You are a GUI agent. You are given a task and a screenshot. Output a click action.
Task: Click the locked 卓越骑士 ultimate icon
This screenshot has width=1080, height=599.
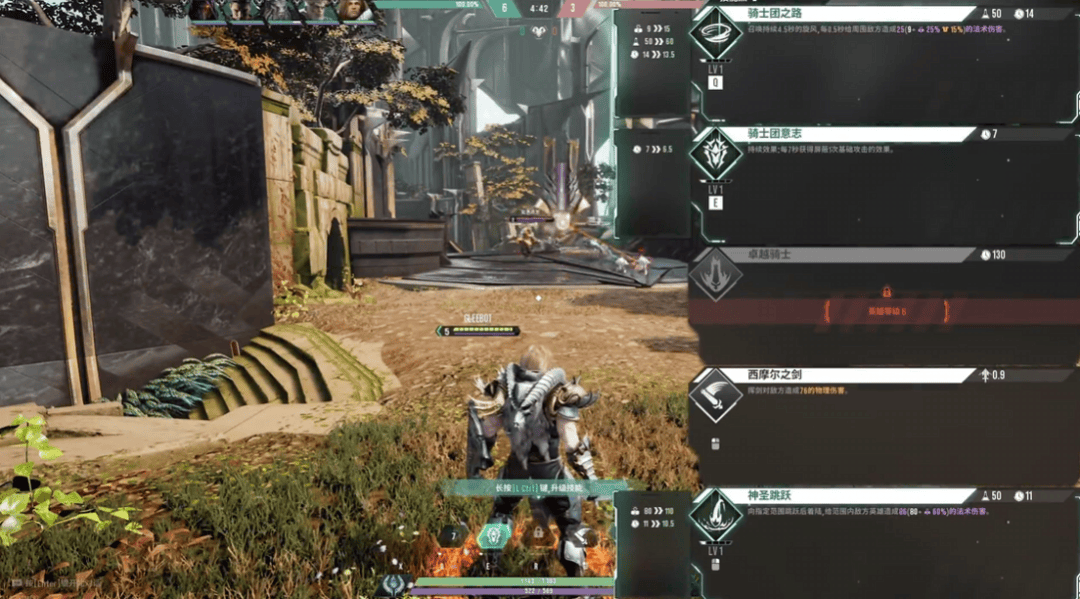[x=716, y=273]
